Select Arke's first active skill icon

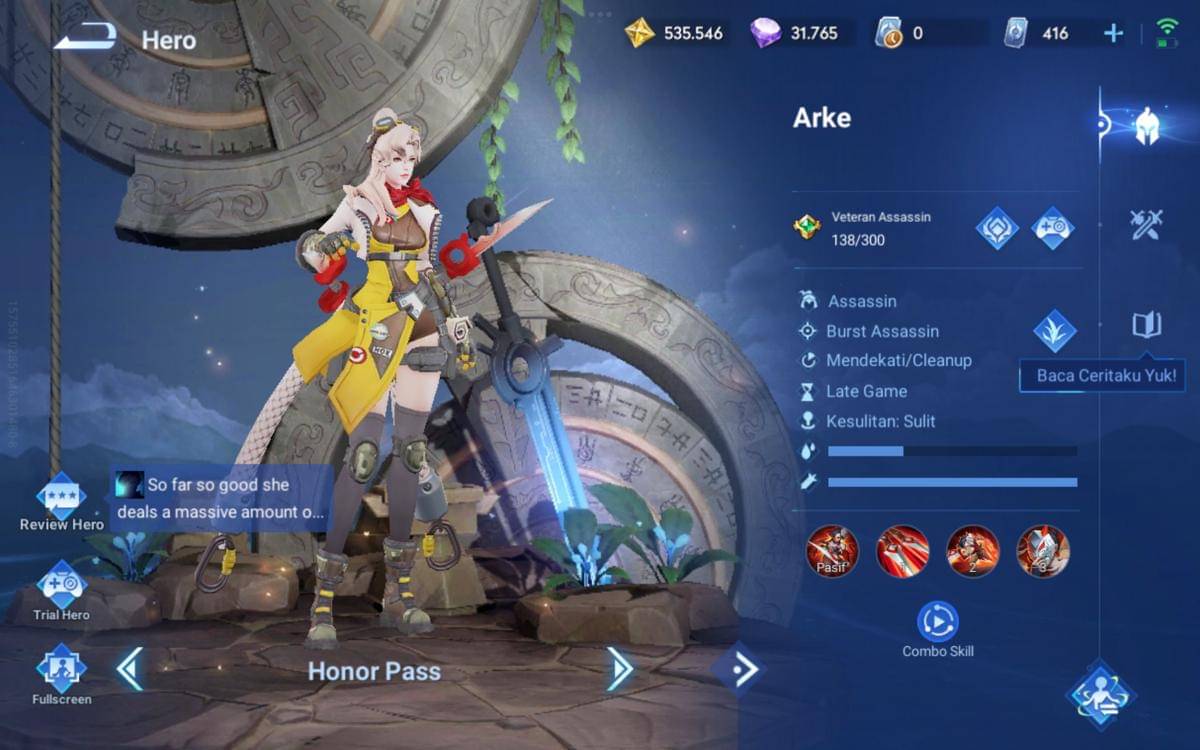pos(903,551)
